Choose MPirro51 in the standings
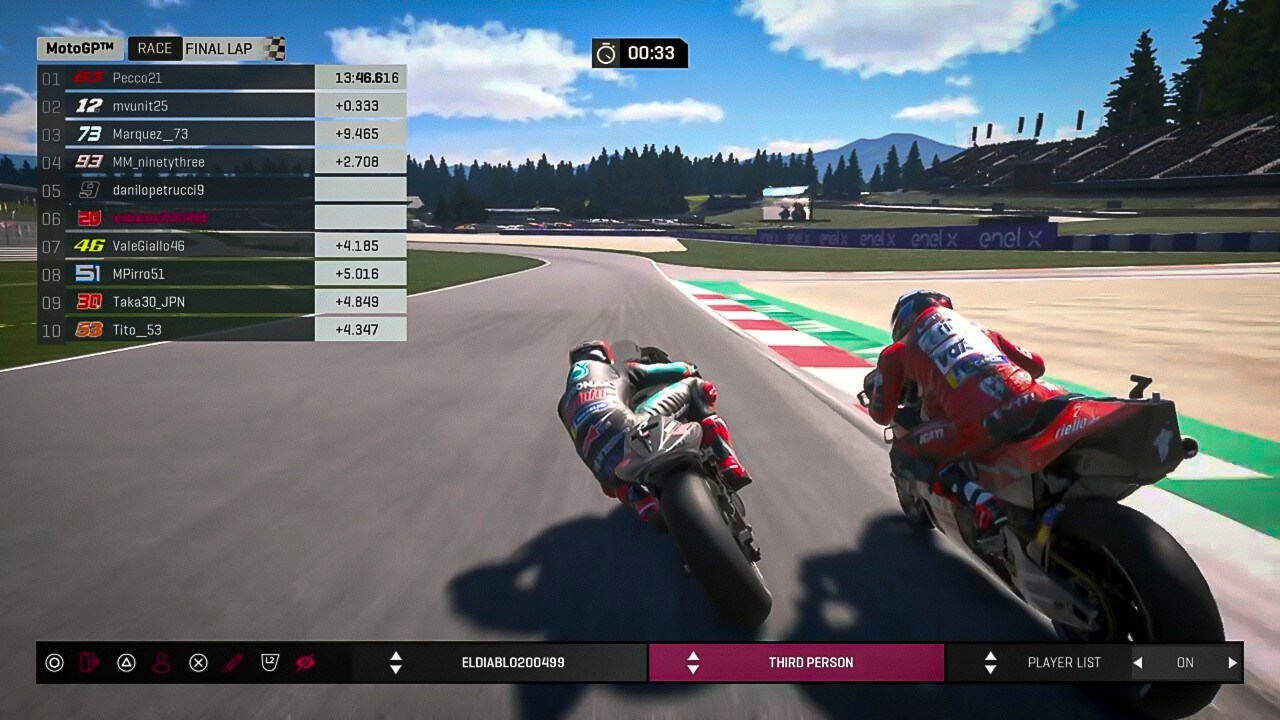The image size is (1280, 720). (138, 274)
